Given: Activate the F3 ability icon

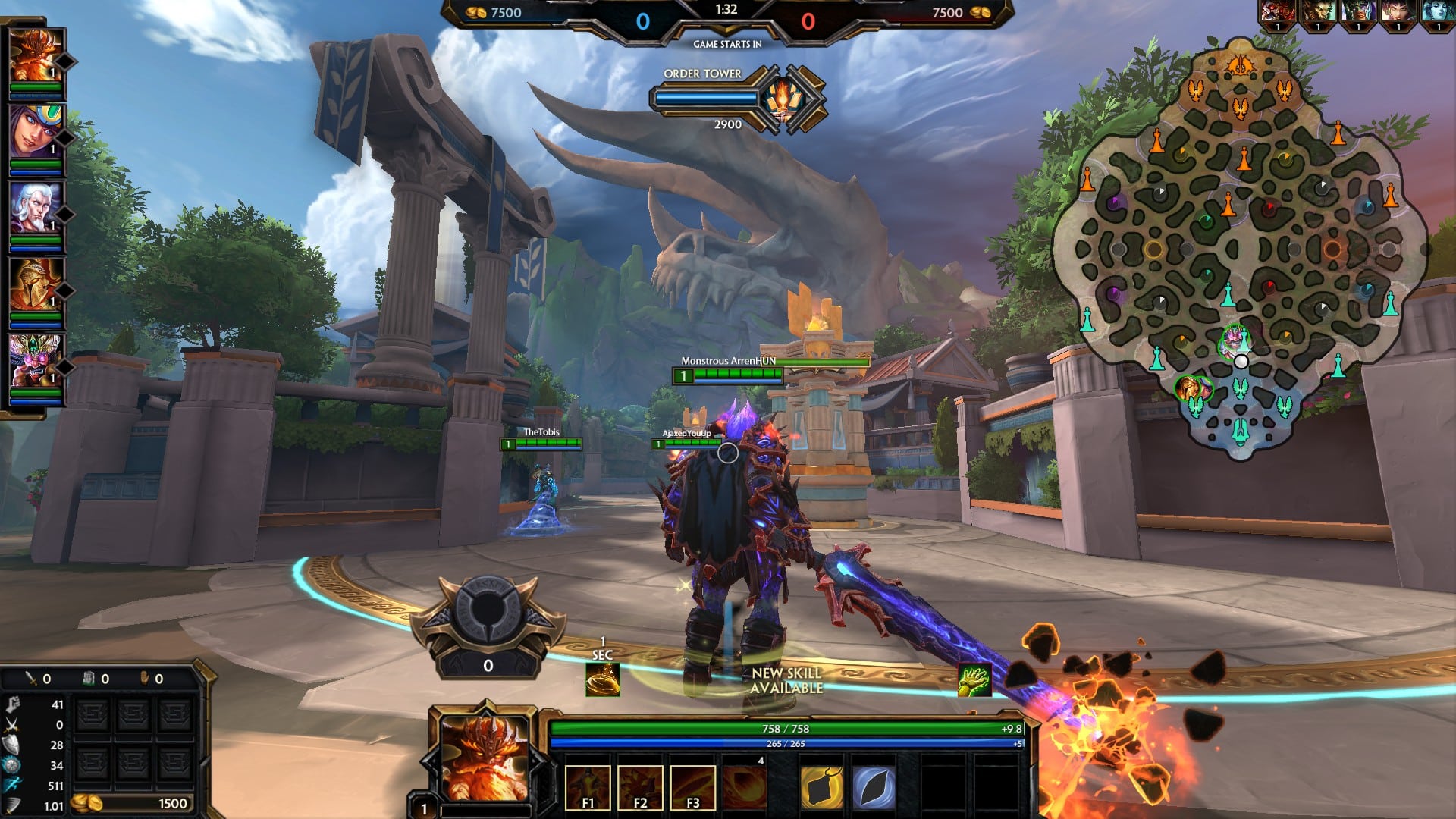Looking at the screenshot, I should (x=692, y=789).
